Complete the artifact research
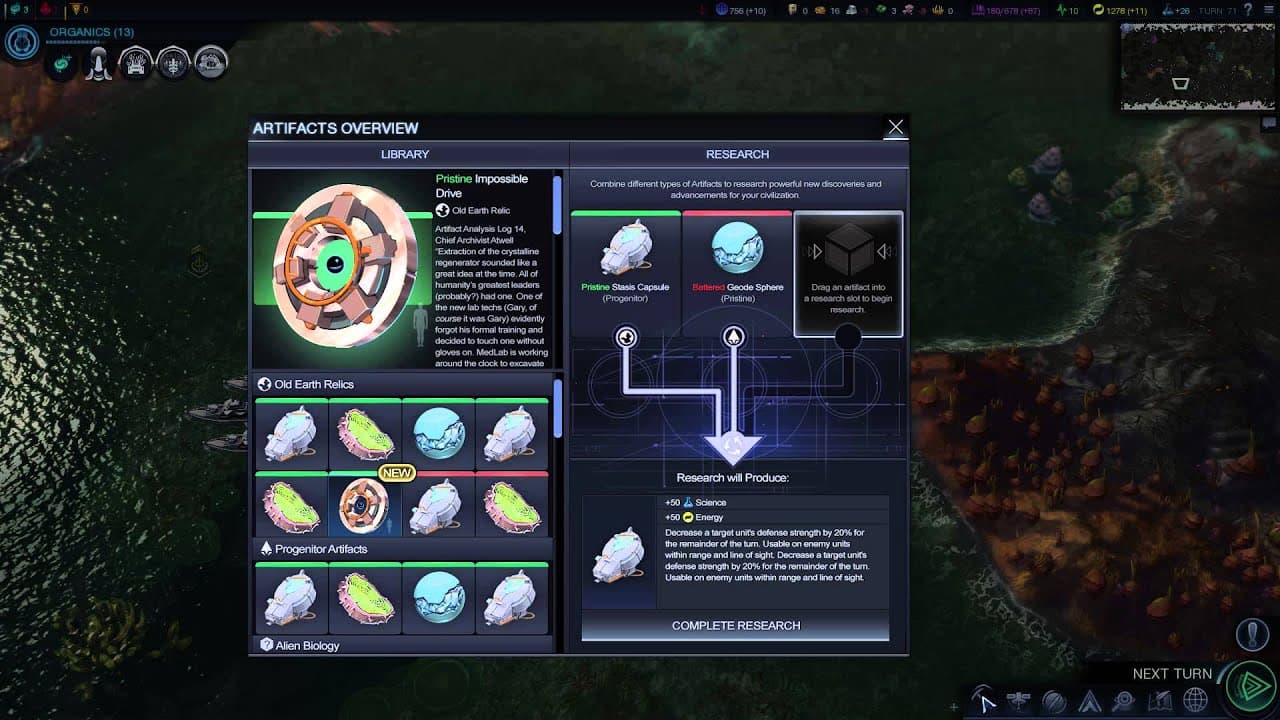The width and height of the screenshot is (1280, 720). click(735, 625)
